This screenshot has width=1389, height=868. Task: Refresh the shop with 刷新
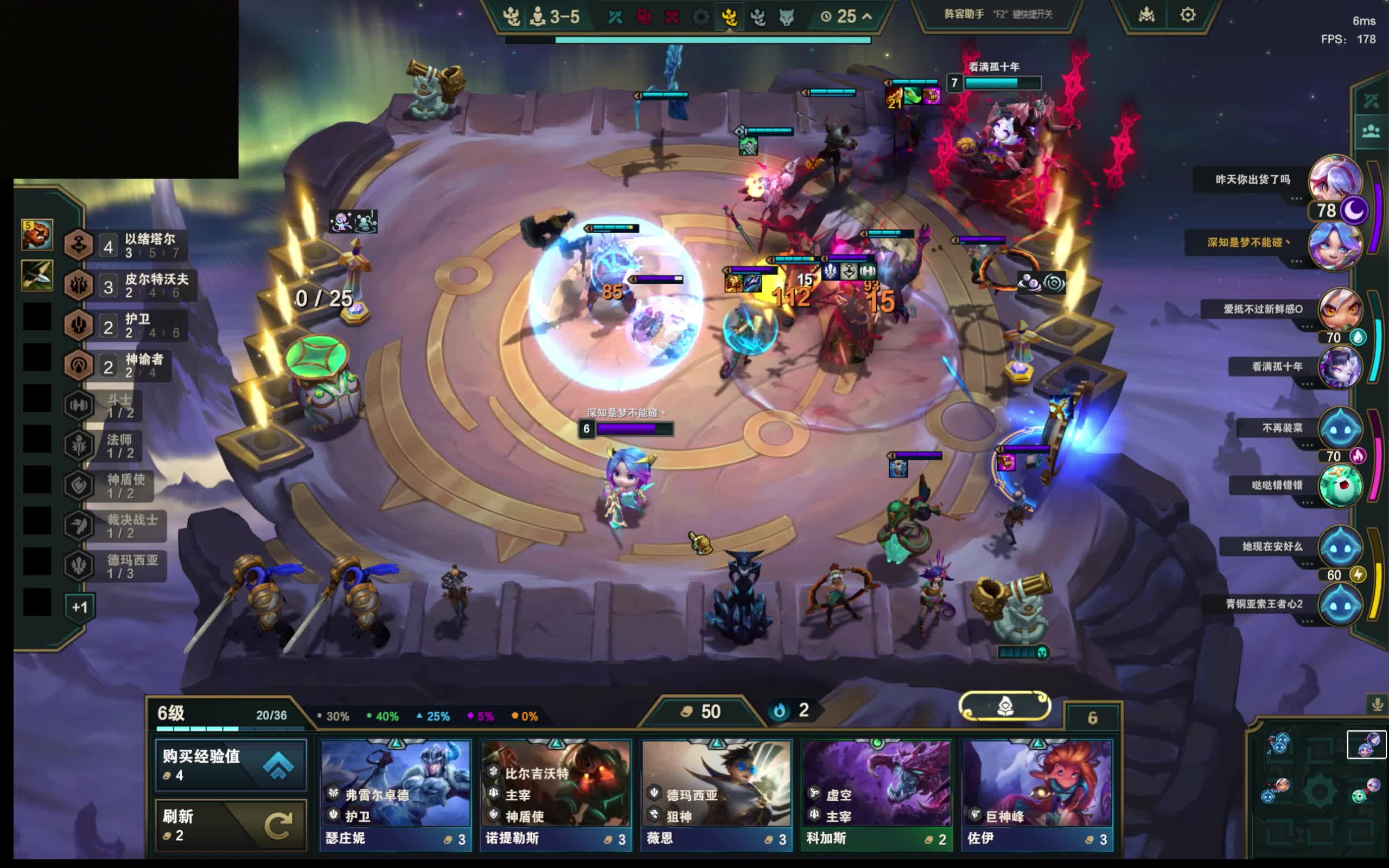point(230,825)
